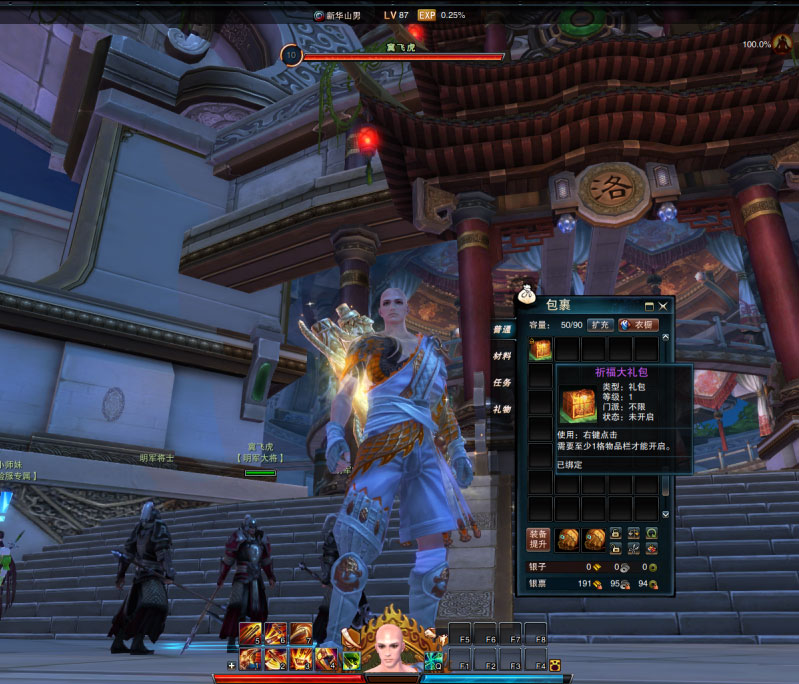
Task: Switch to the 任务 quest items tab
Action: coord(502,383)
